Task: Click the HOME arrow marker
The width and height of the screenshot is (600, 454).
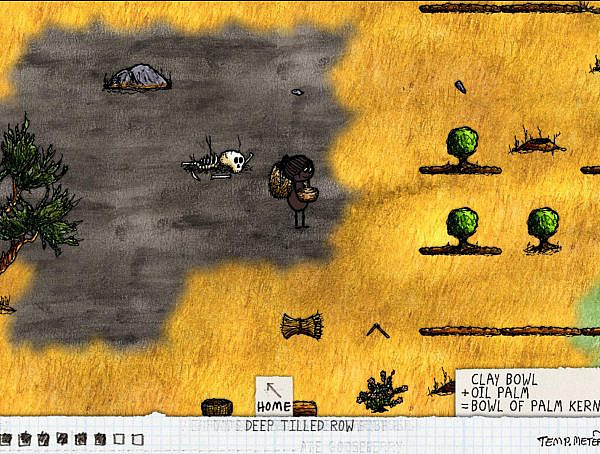Action: coord(273,396)
